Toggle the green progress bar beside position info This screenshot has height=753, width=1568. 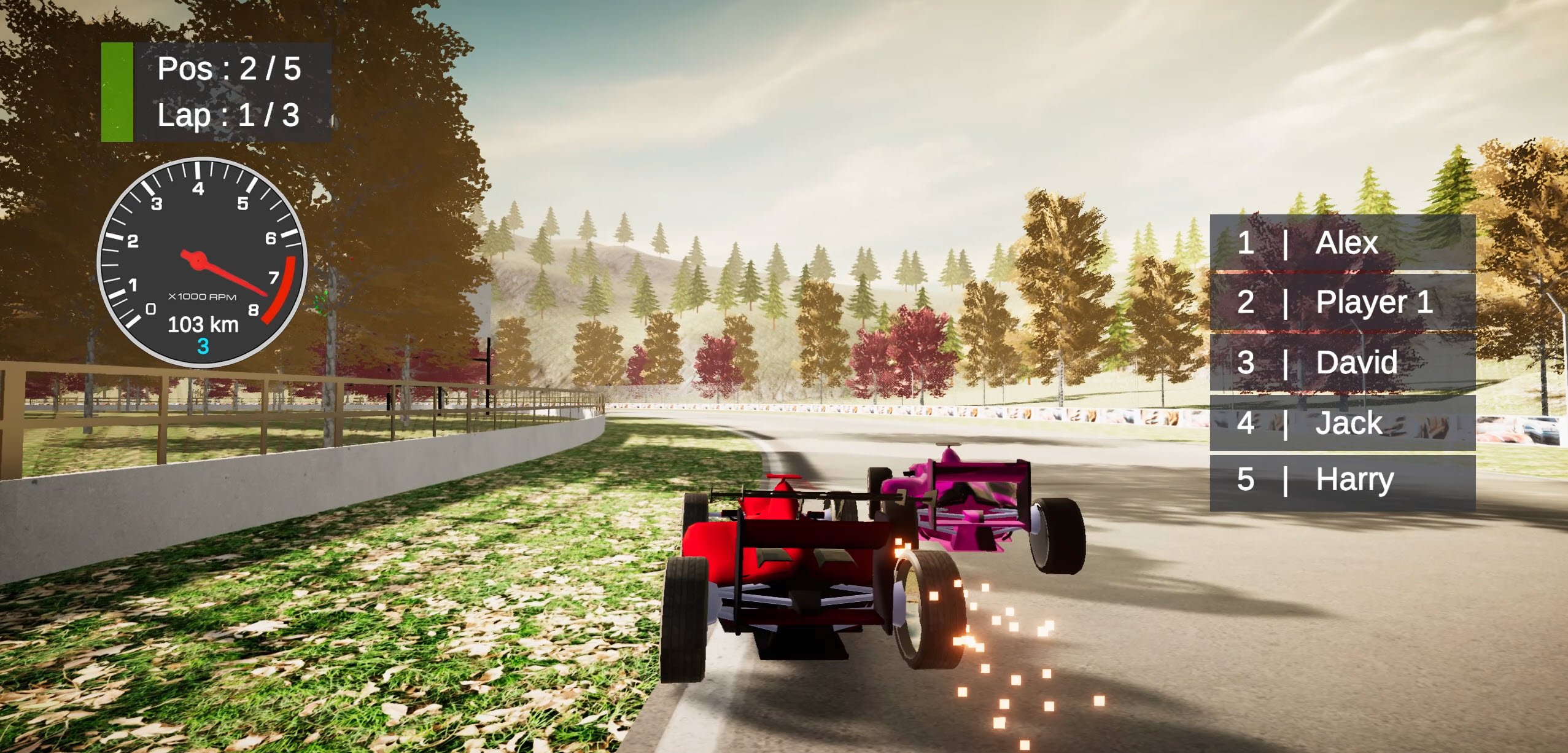[x=117, y=91]
